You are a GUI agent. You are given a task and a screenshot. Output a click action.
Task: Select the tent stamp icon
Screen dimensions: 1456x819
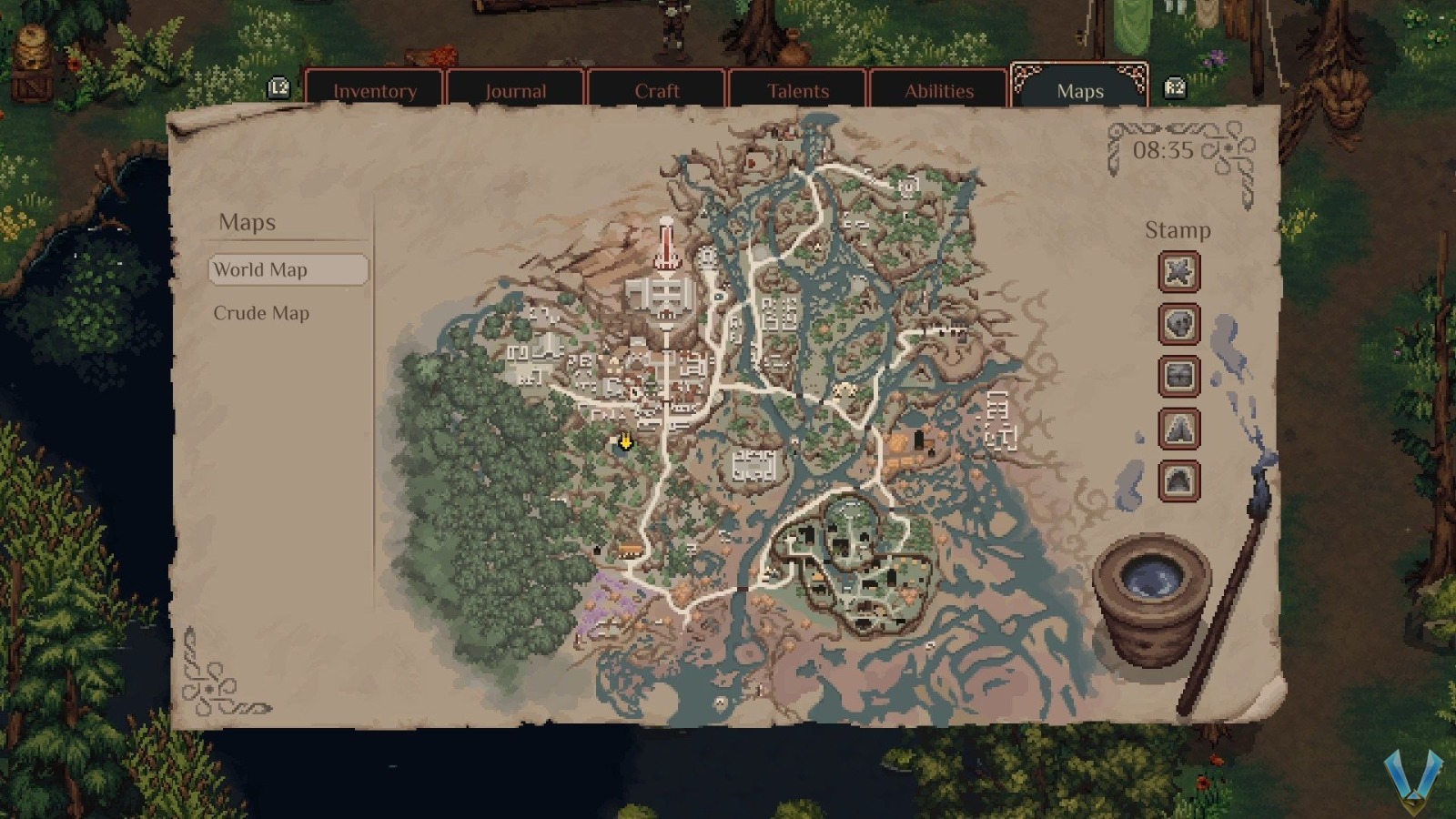pos(1180,430)
